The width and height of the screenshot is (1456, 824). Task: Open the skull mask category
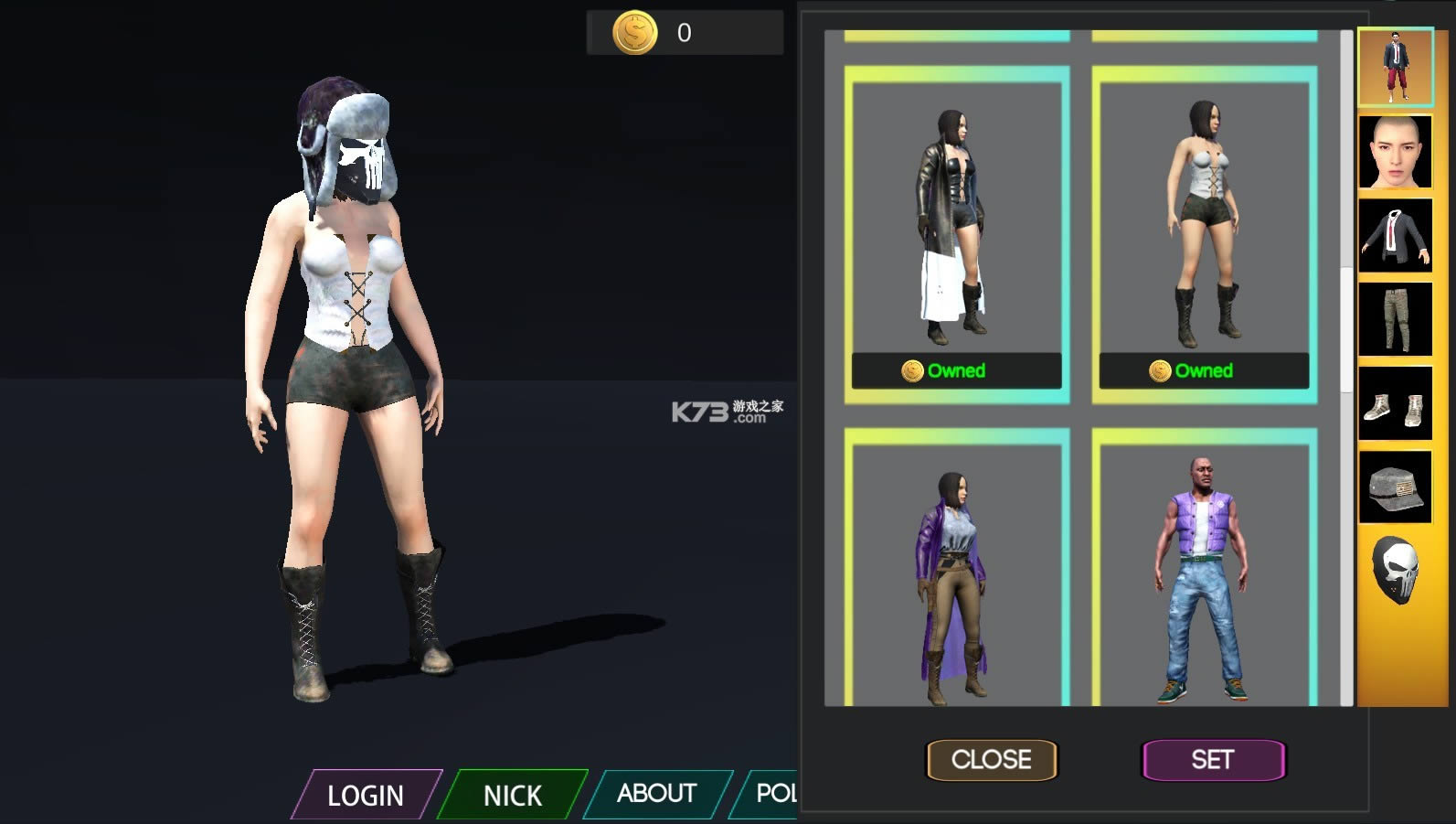[1397, 570]
